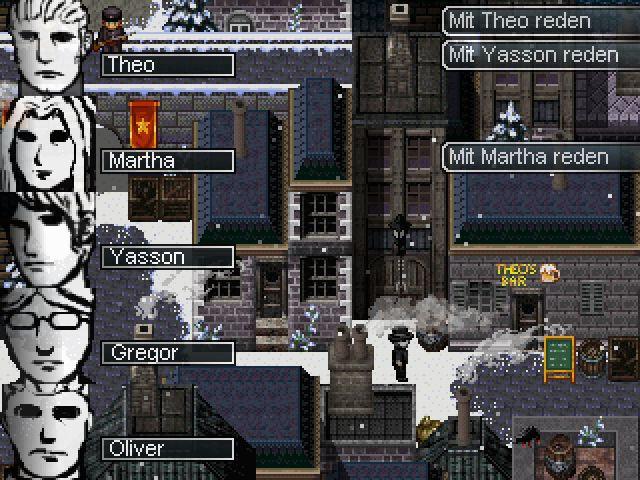Select "Mit Yasson reden" dialogue choice
The image size is (640, 480).
(540, 55)
